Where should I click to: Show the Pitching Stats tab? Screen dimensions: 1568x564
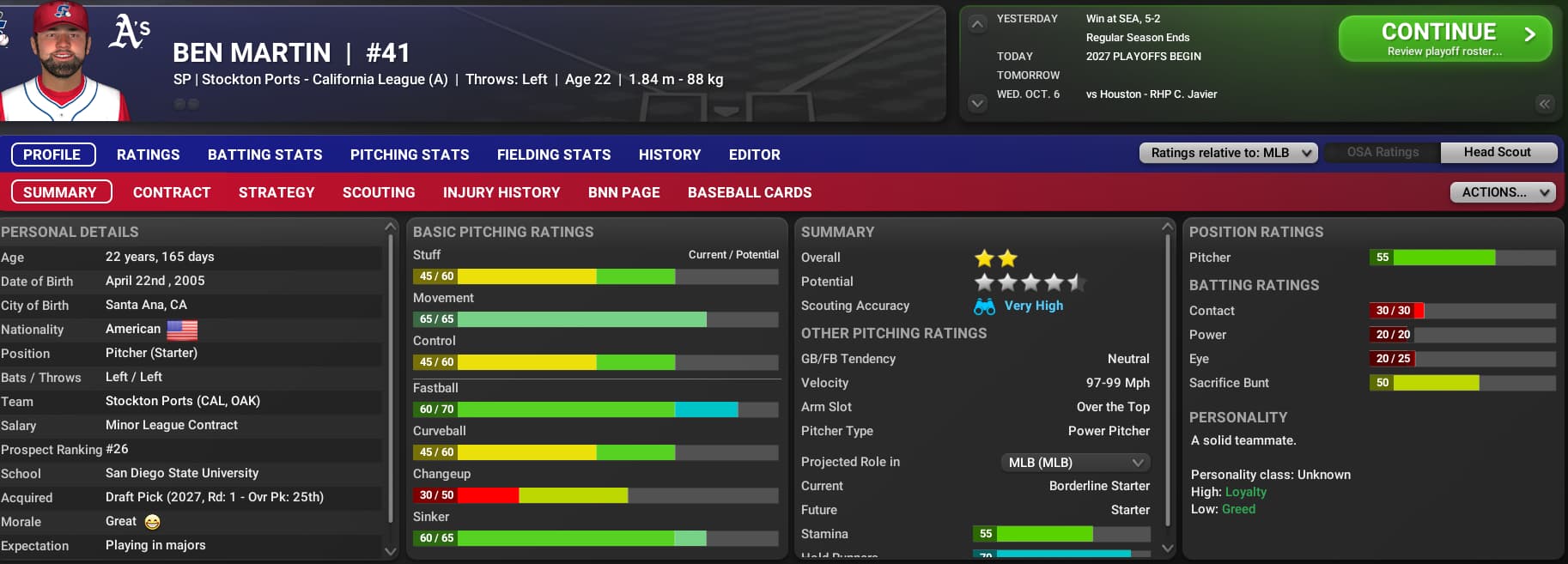click(x=409, y=155)
